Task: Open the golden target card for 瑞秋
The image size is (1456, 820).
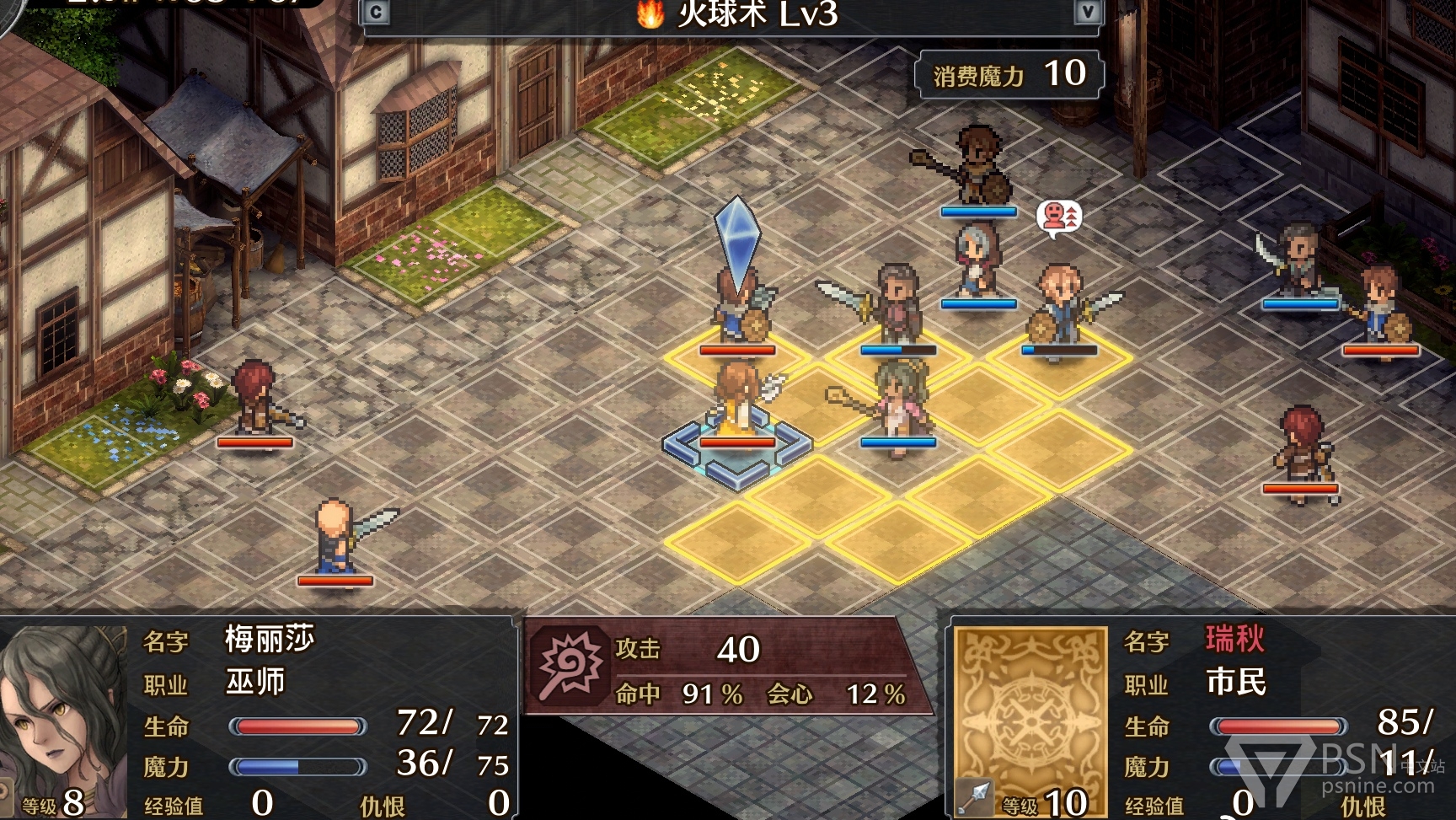Action: coord(1030,718)
